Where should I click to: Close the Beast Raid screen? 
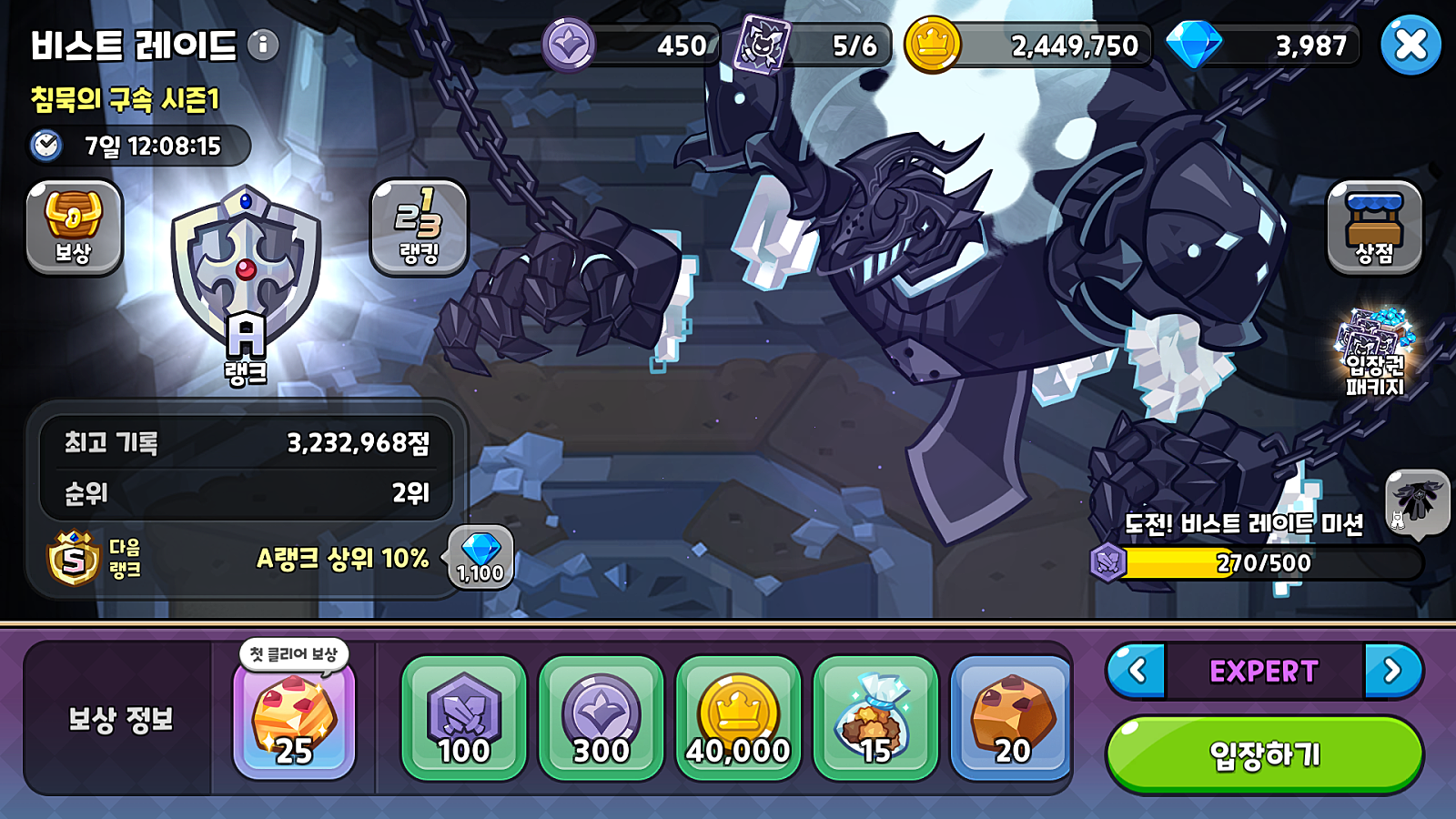tap(1410, 45)
